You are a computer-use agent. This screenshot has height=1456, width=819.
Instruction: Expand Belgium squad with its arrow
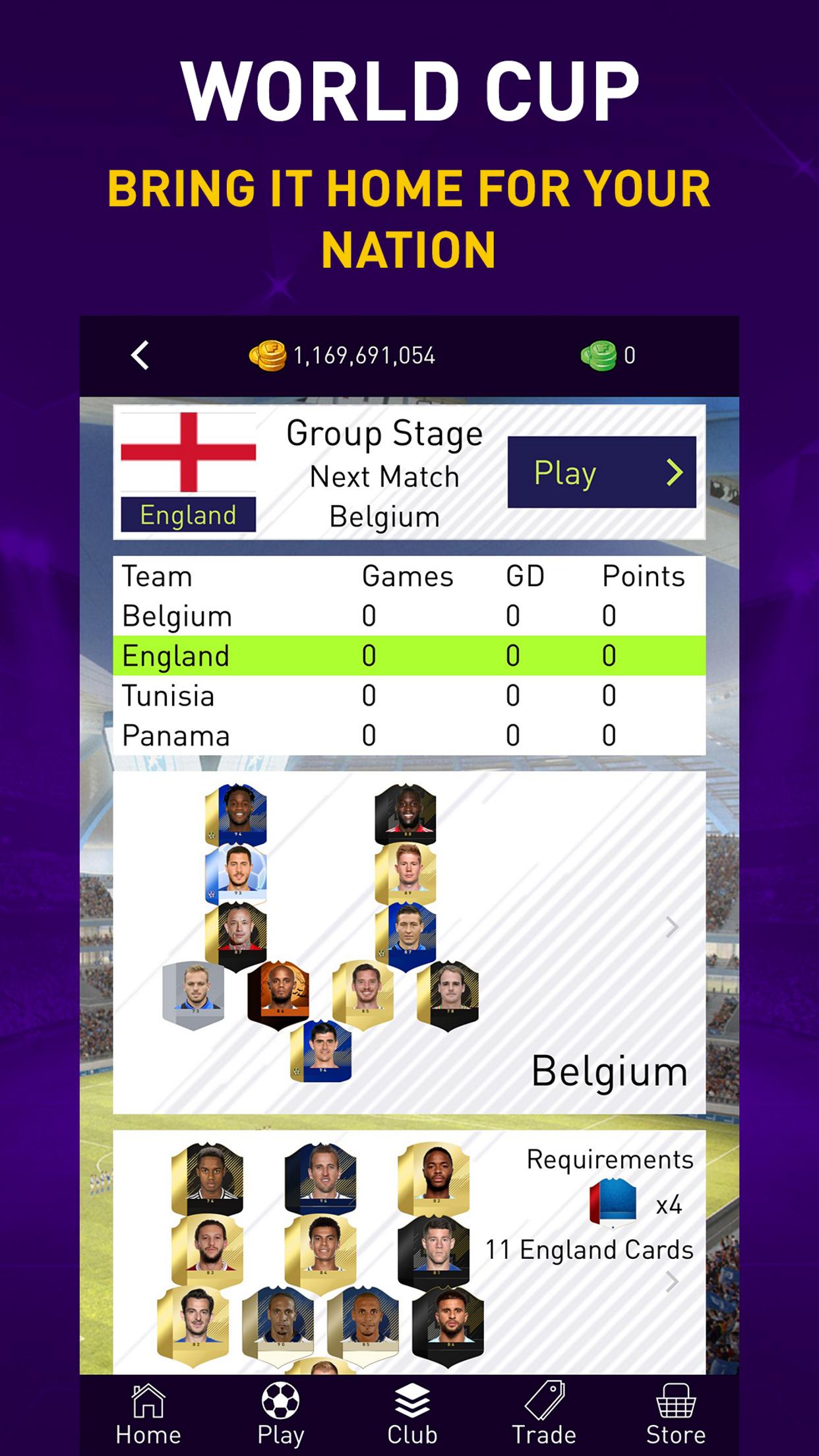(672, 927)
